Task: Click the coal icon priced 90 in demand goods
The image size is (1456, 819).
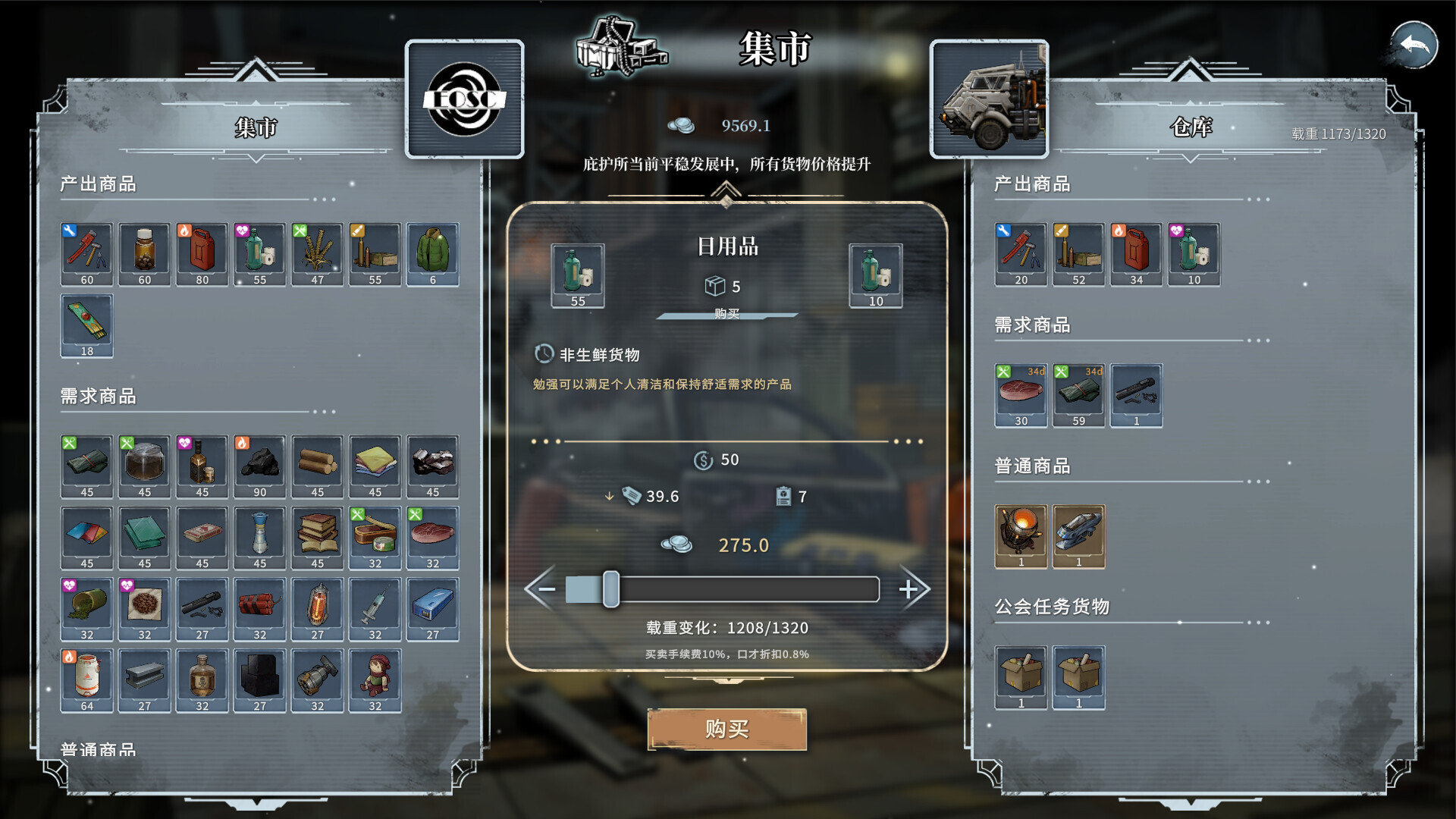Action: [259, 466]
